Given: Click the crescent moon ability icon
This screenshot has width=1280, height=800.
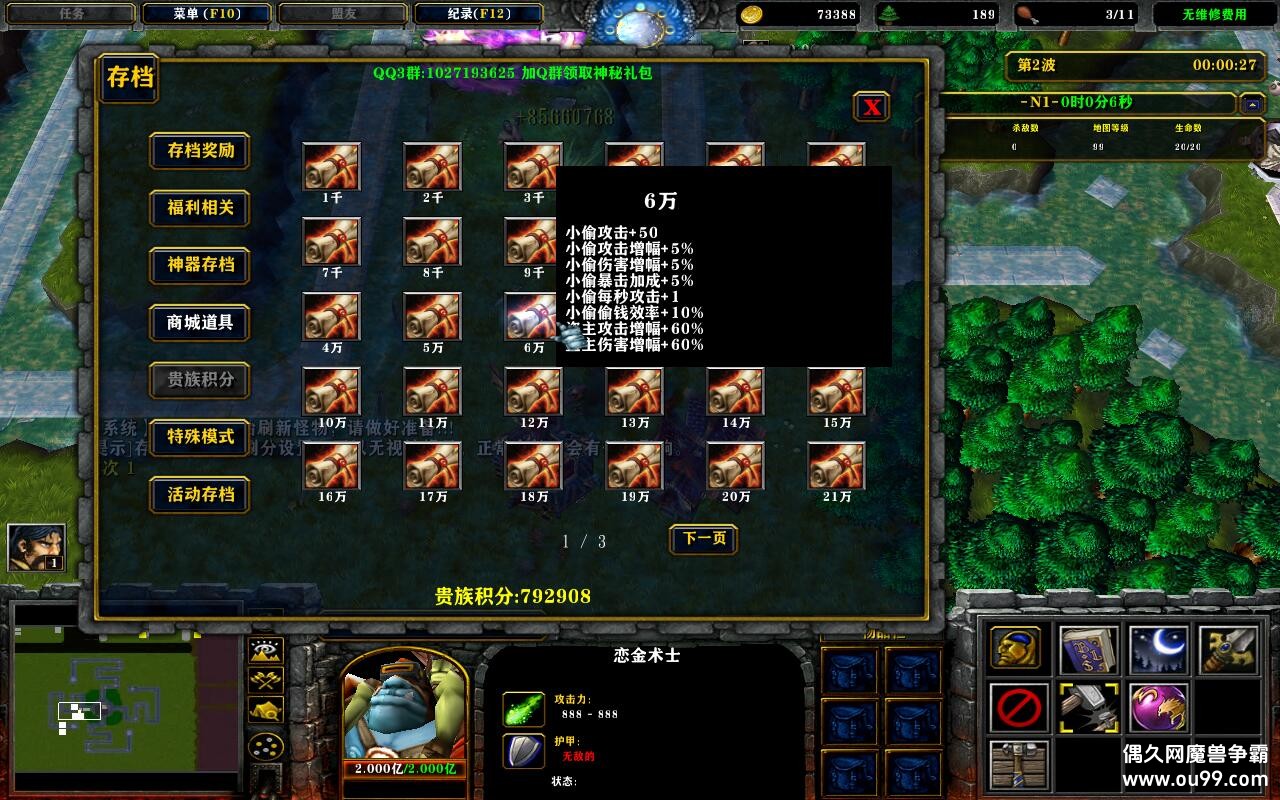Looking at the screenshot, I should (x=1158, y=650).
